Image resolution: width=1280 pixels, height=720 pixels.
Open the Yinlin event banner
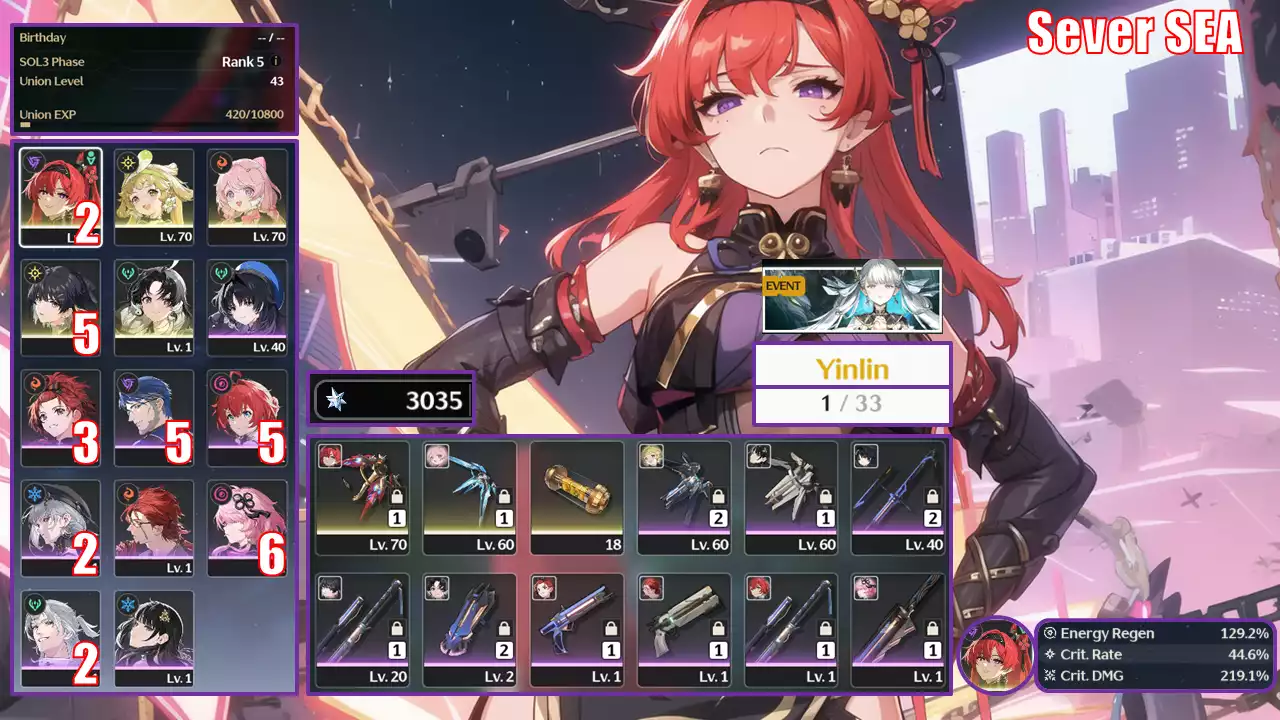(x=852, y=297)
